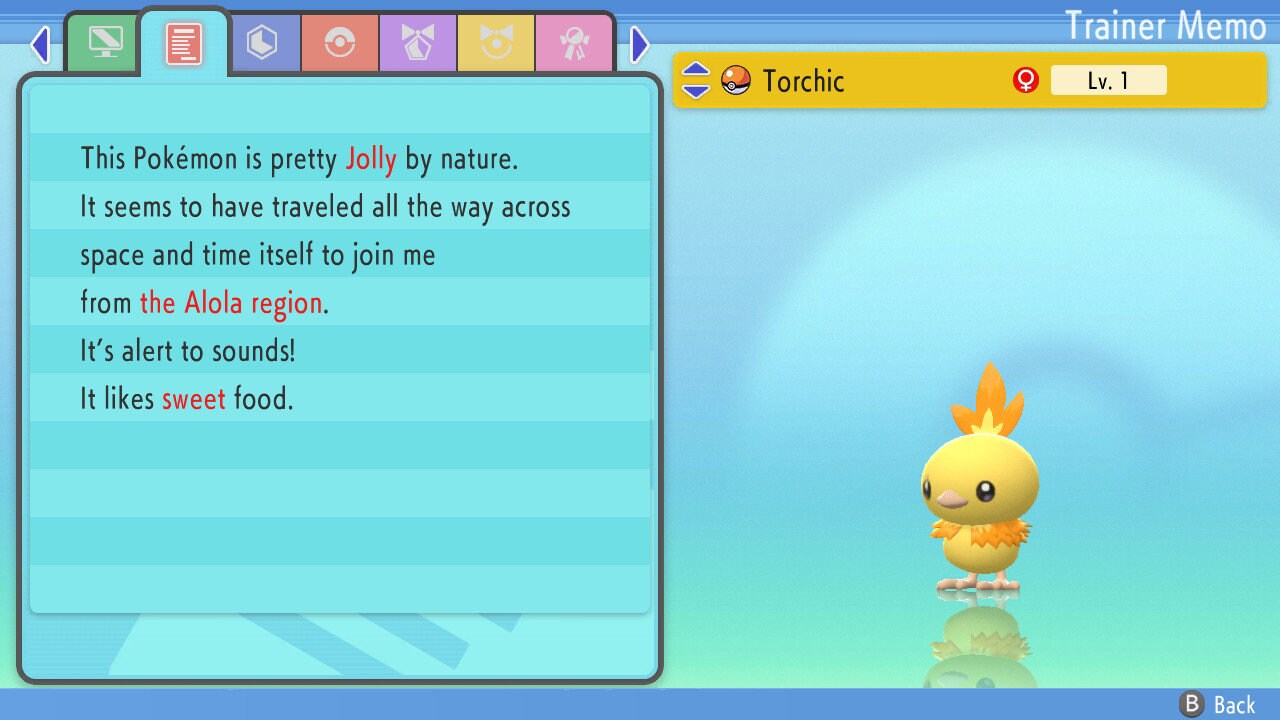Open the pink ribbons tab

(574, 42)
